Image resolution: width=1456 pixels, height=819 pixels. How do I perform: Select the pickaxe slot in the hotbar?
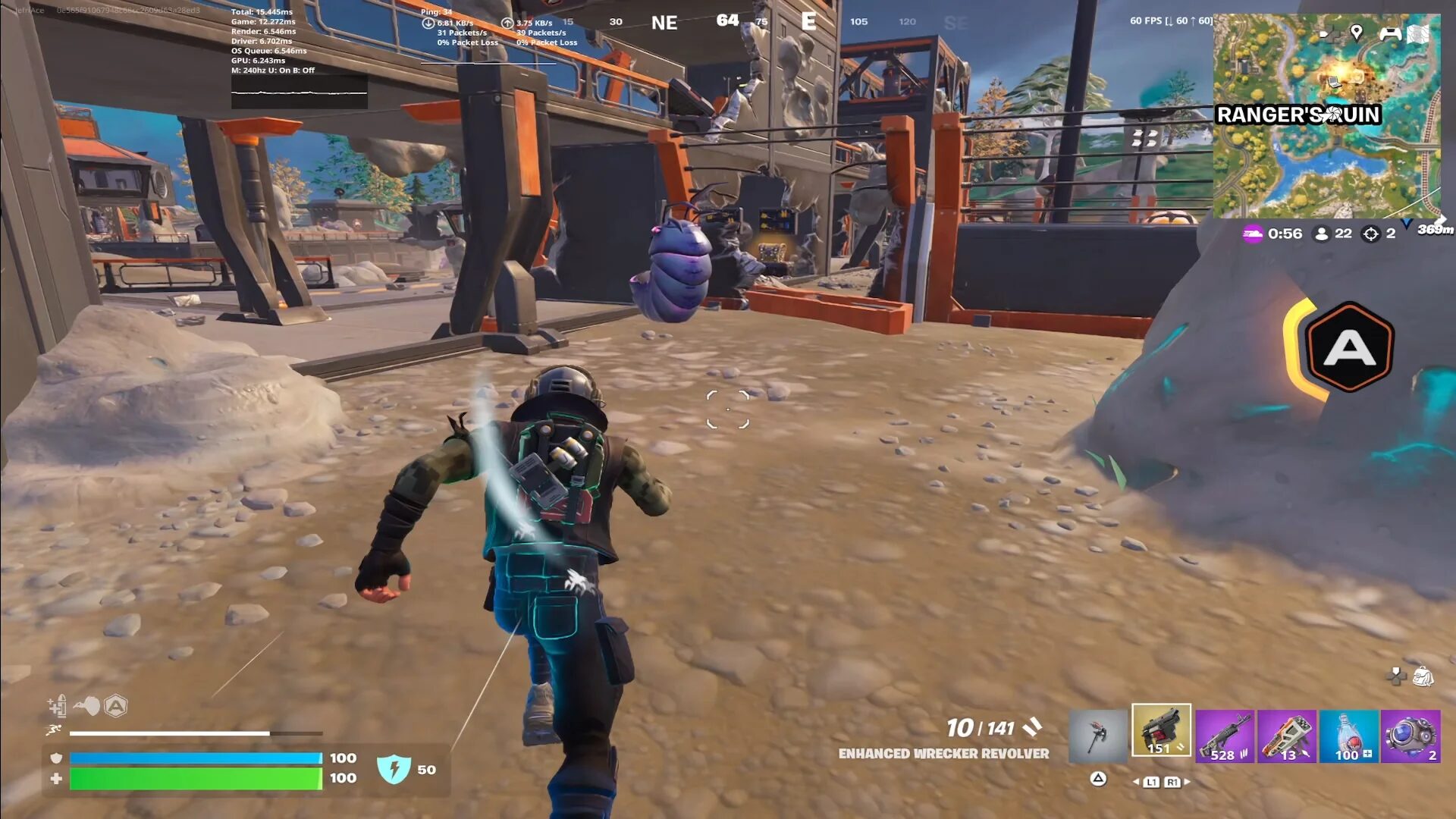pyautogui.click(x=1098, y=735)
